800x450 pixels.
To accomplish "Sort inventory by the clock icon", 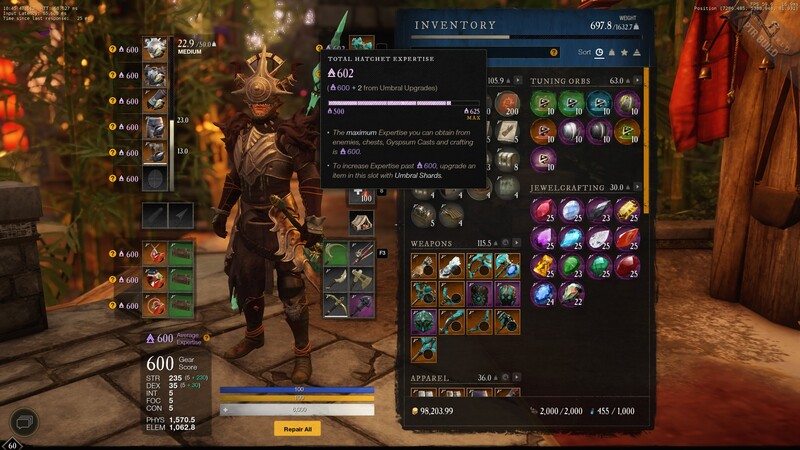I will pyautogui.click(x=599, y=52).
